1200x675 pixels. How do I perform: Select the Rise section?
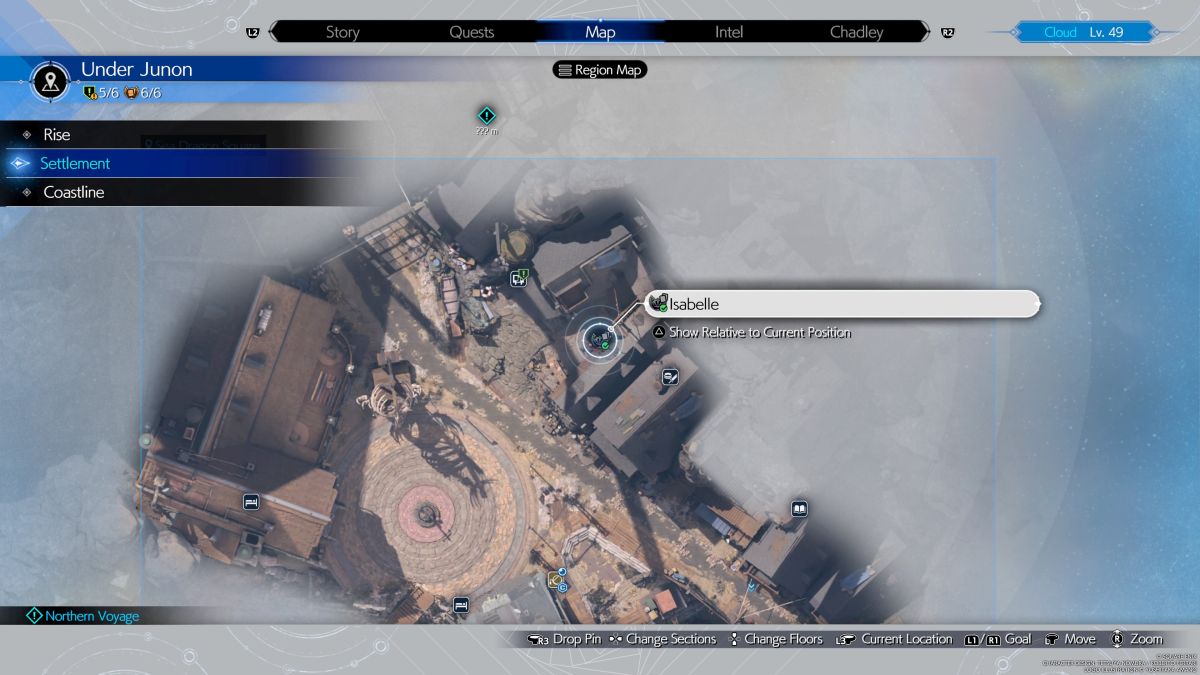(57, 134)
